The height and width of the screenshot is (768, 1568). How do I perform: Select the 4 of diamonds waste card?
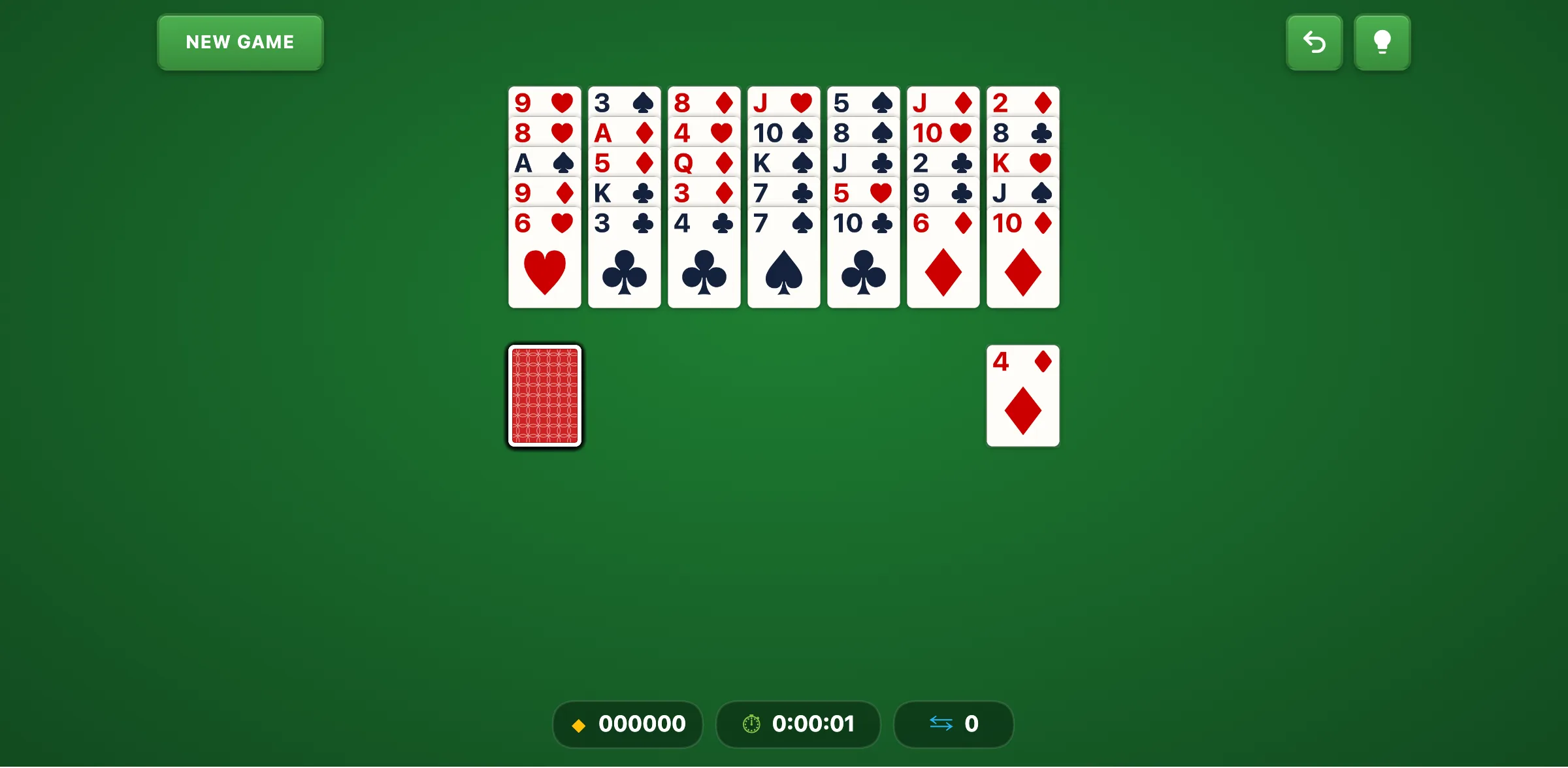pos(1022,396)
